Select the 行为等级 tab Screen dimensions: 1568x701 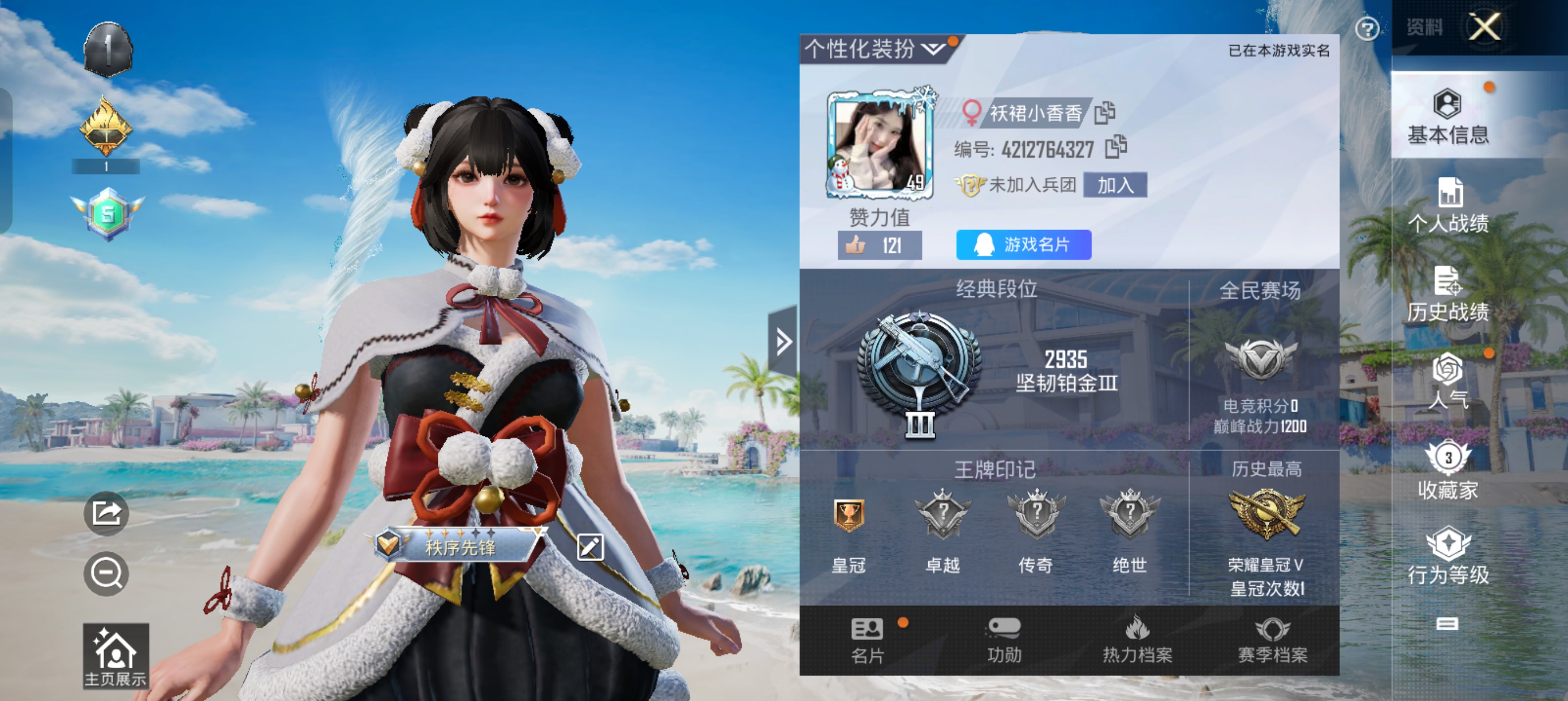tap(1448, 557)
